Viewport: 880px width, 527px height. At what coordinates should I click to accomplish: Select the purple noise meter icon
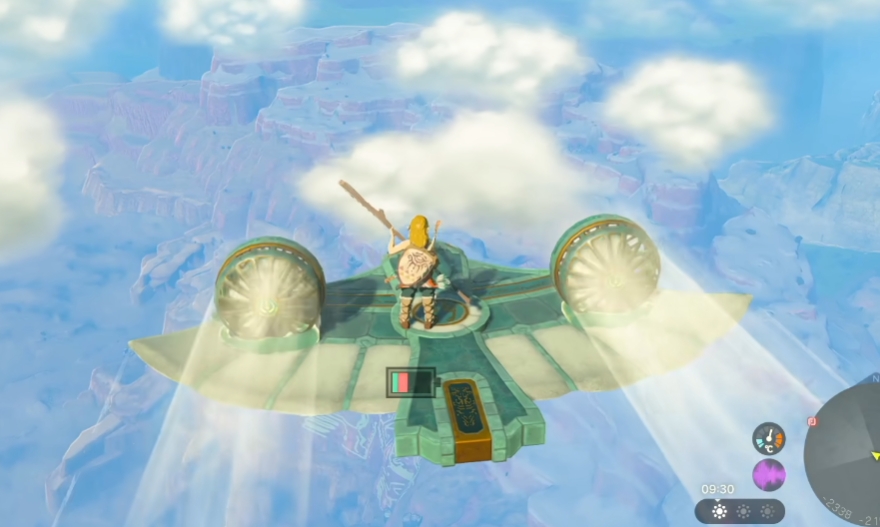point(768,474)
